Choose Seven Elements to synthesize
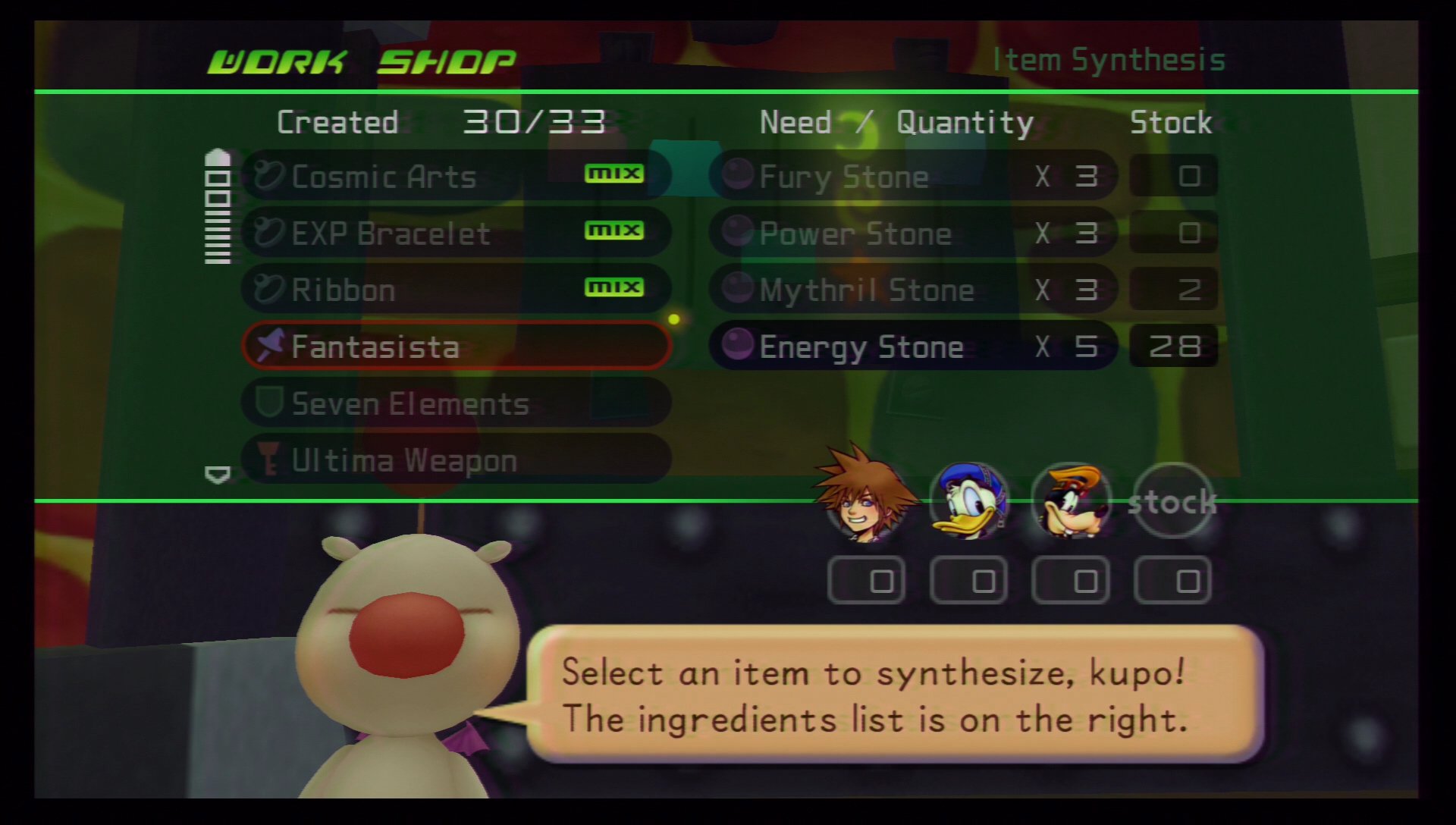The height and width of the screenshot is (825, 1456). [455, 403]
